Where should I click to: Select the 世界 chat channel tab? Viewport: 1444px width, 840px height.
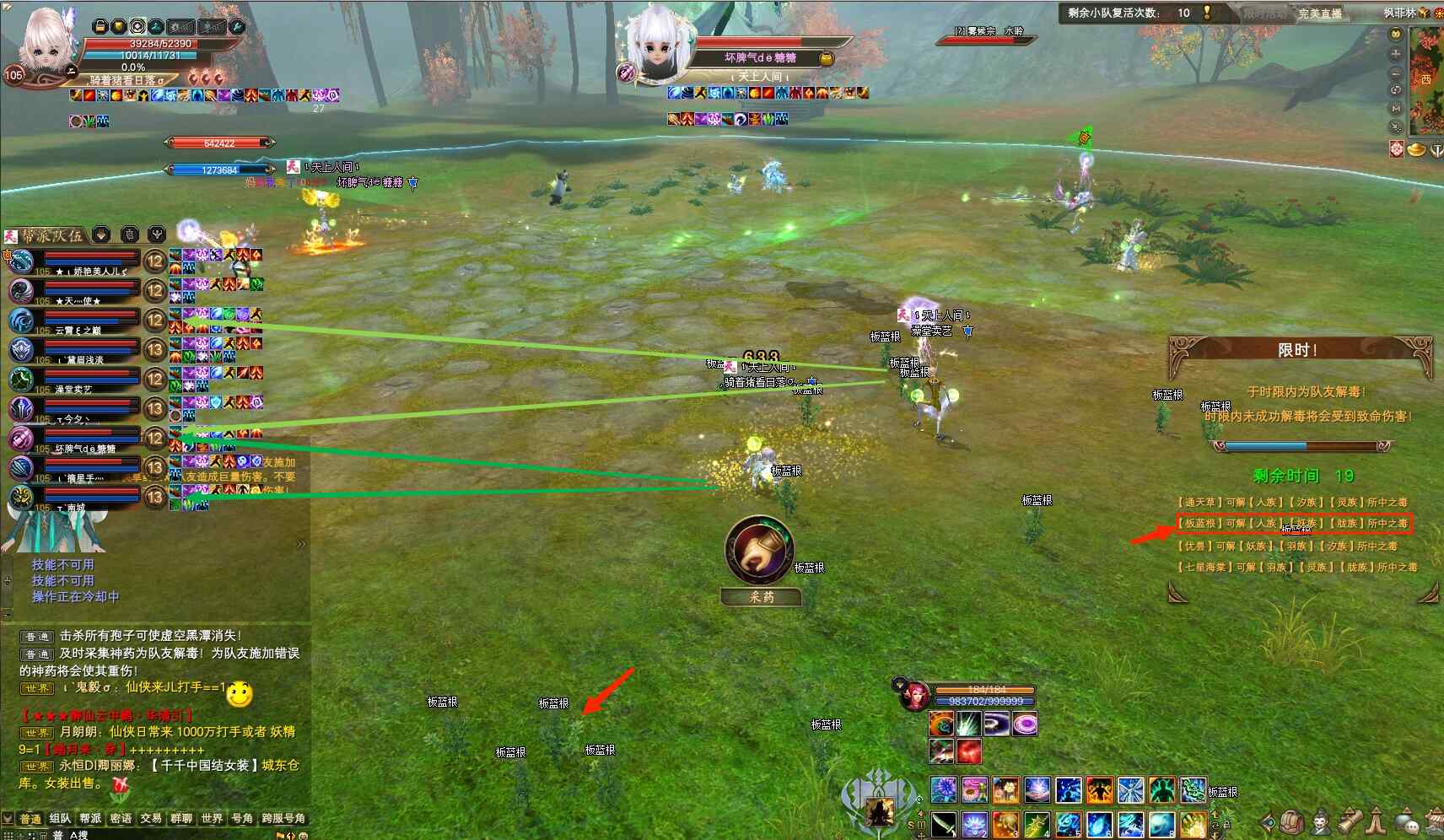coord(212,818)
